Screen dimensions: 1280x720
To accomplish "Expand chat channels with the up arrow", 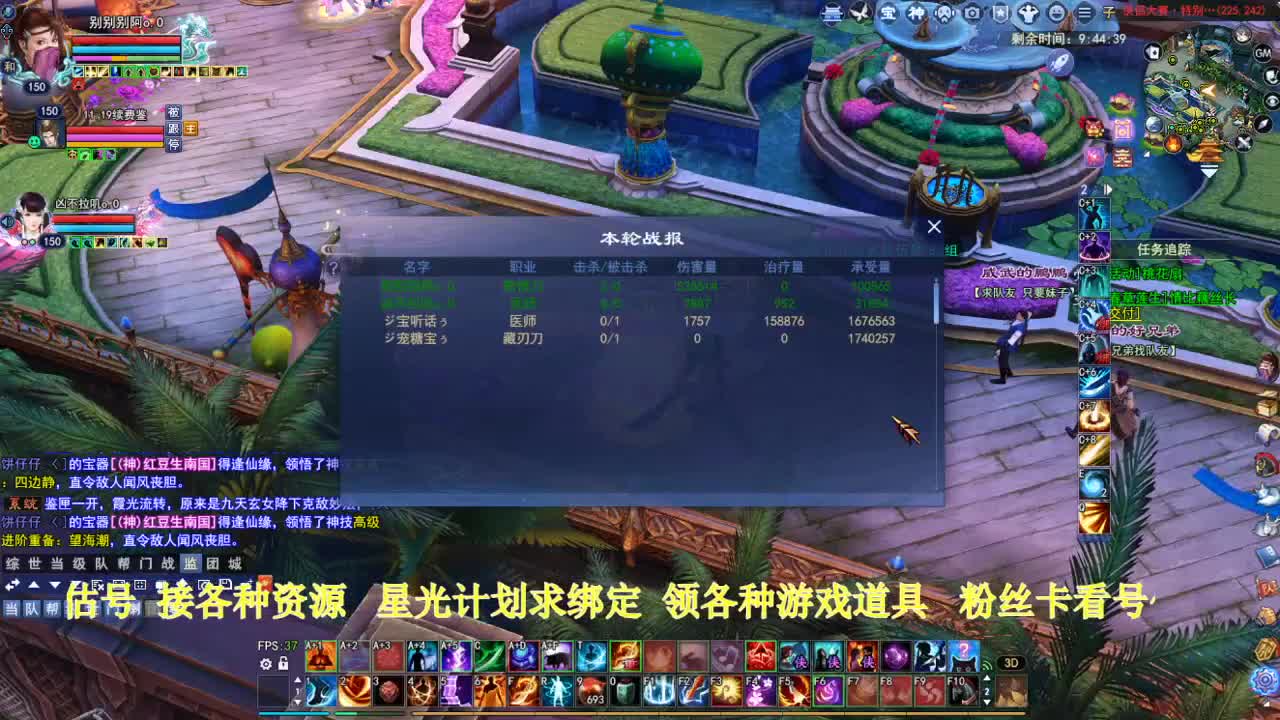I will (x=34, y=586).
